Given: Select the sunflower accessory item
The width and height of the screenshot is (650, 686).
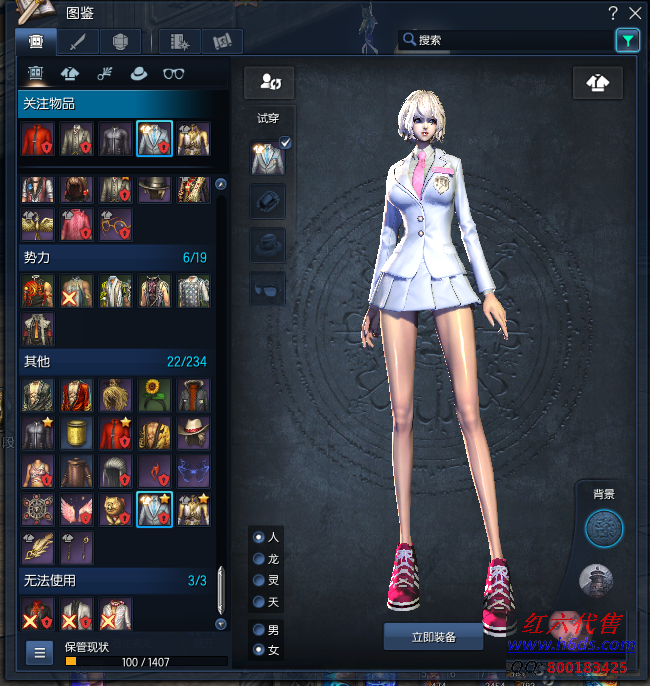Looking at the screenshot, I should [x=154, y=393].
